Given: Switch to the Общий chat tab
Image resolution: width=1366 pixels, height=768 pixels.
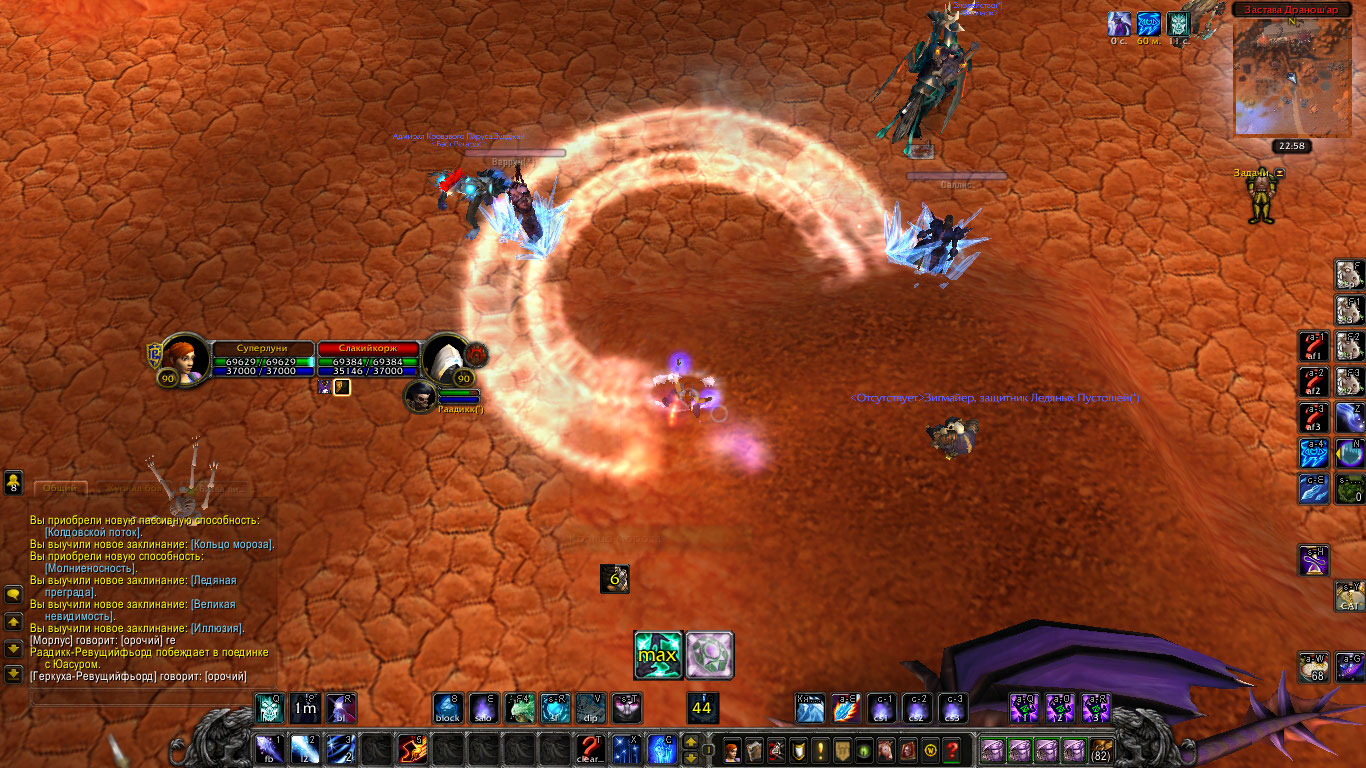Looking at the screenshot, I should coord(60,488).
